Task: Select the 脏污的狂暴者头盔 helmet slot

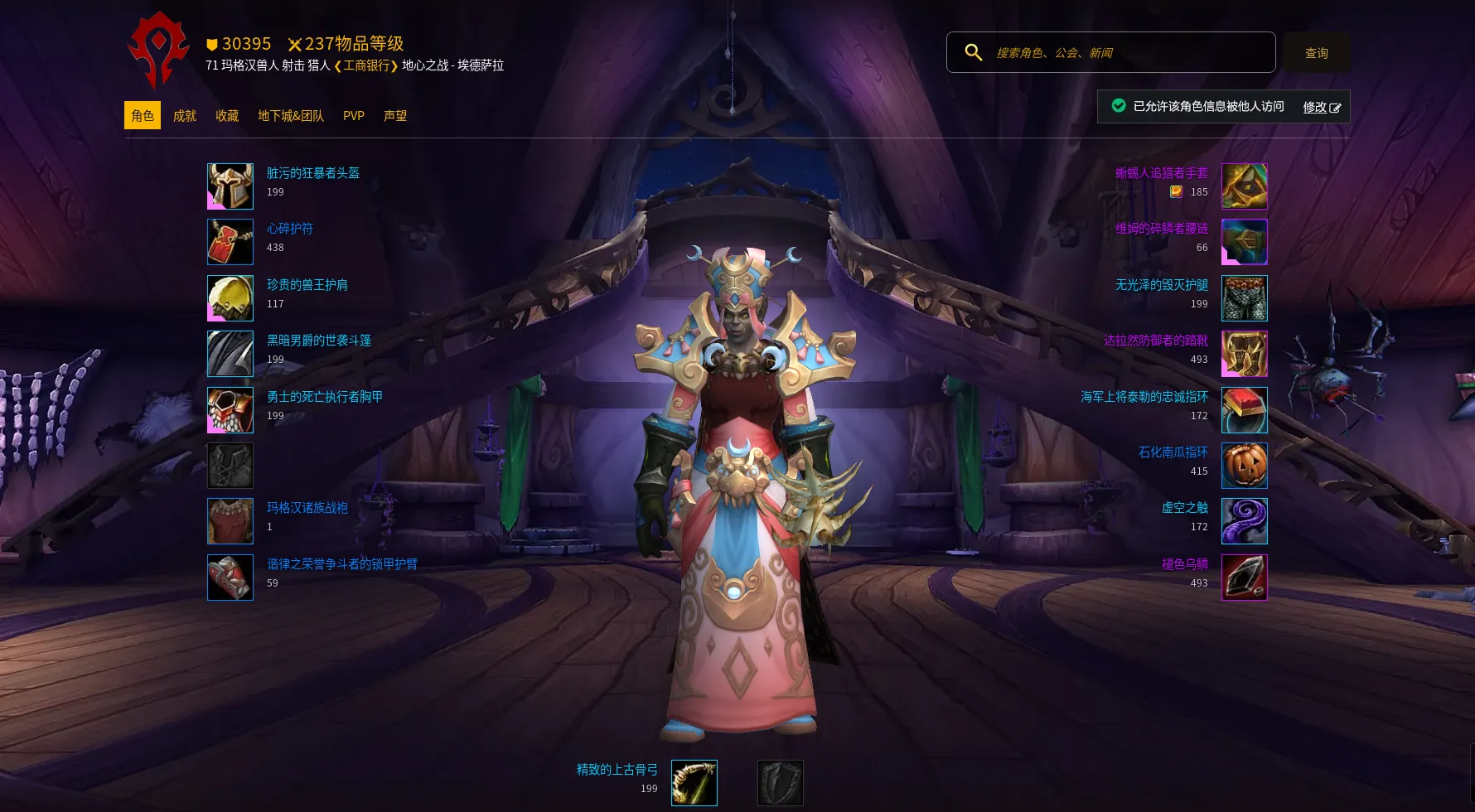Action: pos(230,186)
